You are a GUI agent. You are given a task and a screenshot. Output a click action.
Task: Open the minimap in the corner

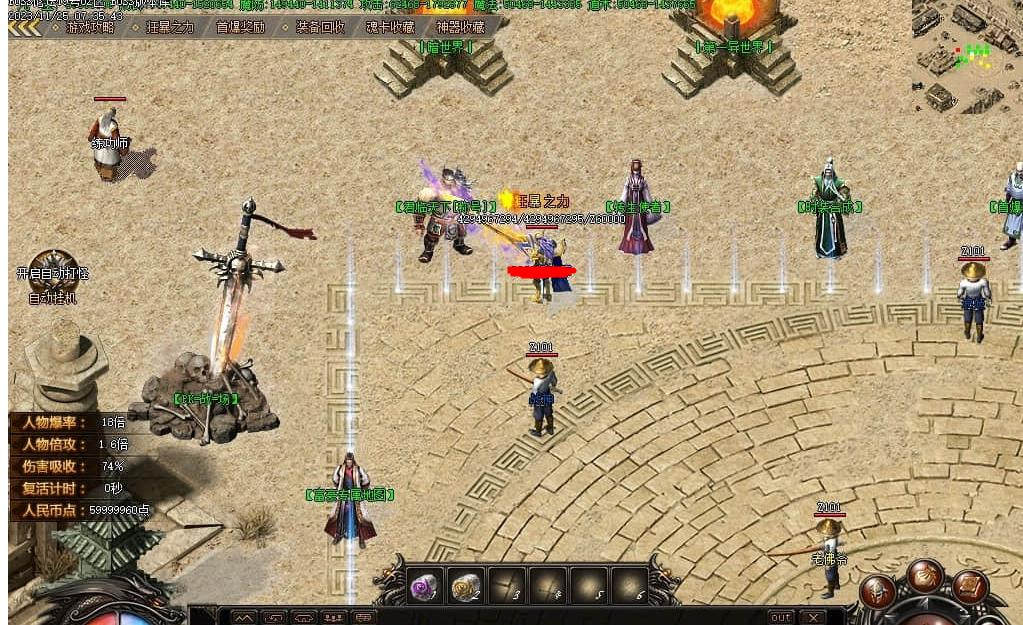pyautogui.click(x=964, y=55)
